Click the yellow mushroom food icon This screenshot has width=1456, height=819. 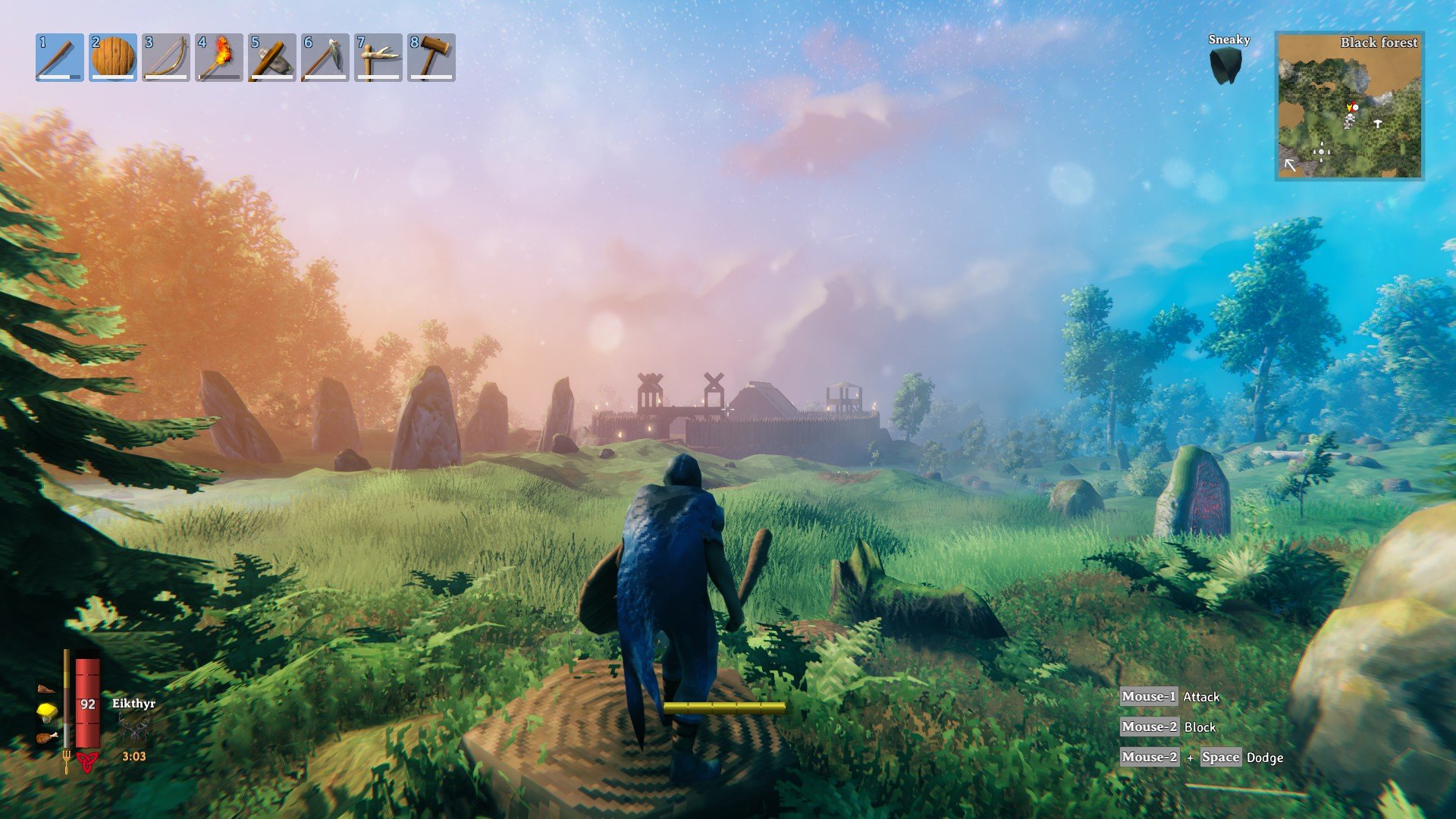coord(47,712)
